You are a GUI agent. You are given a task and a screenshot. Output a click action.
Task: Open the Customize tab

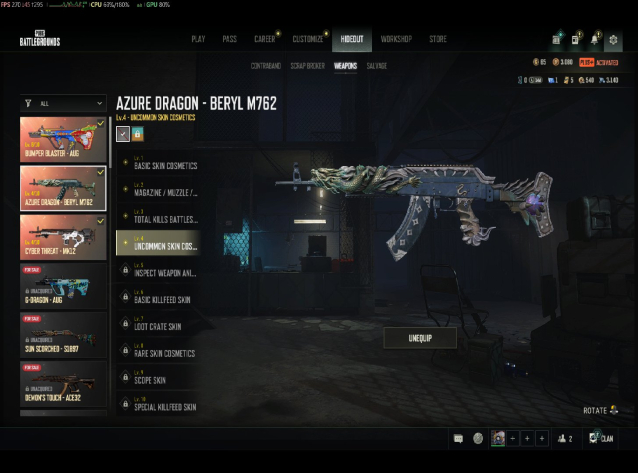coord(307,39)
